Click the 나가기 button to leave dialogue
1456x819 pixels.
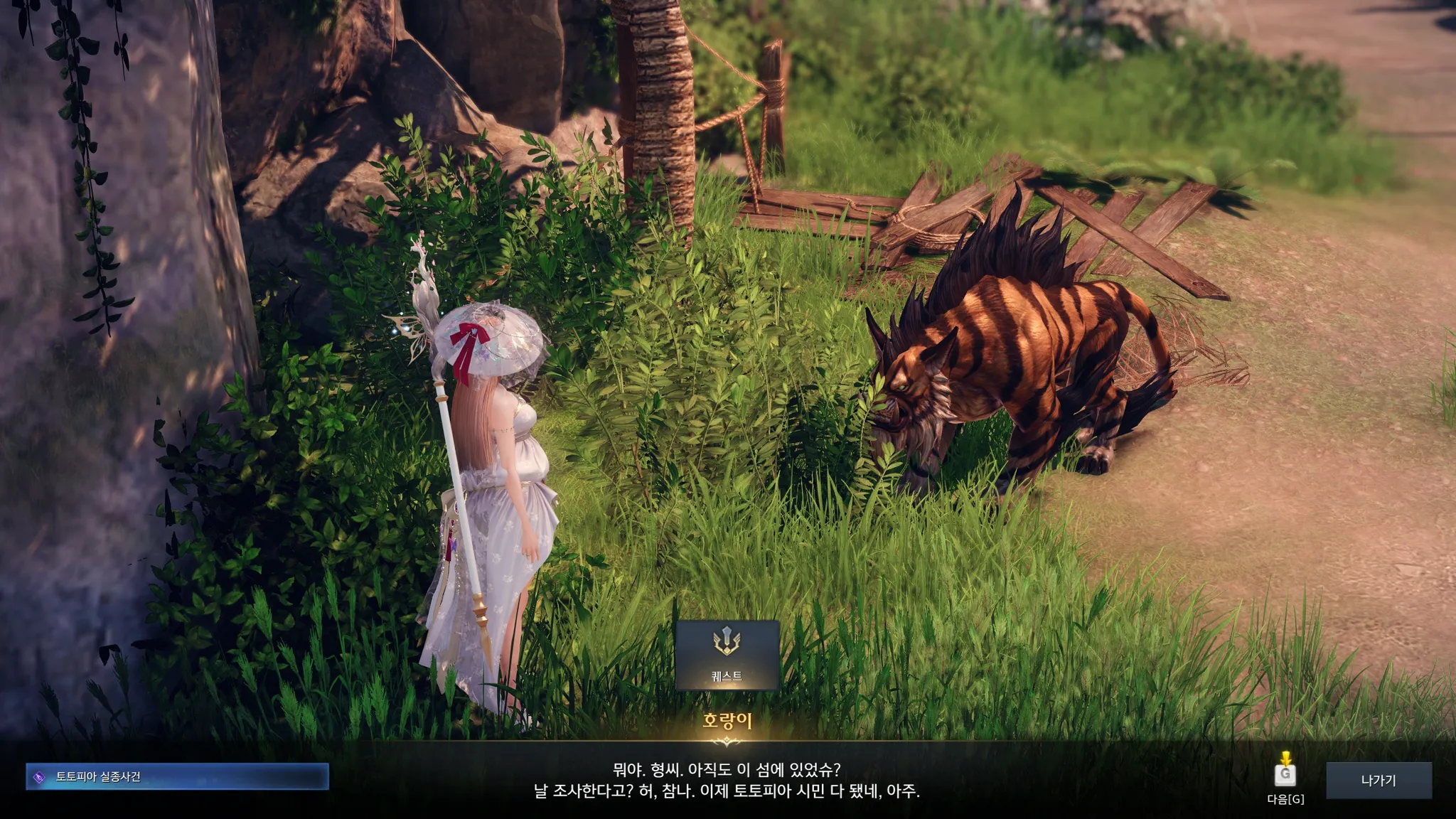(x=1378, y=780)
